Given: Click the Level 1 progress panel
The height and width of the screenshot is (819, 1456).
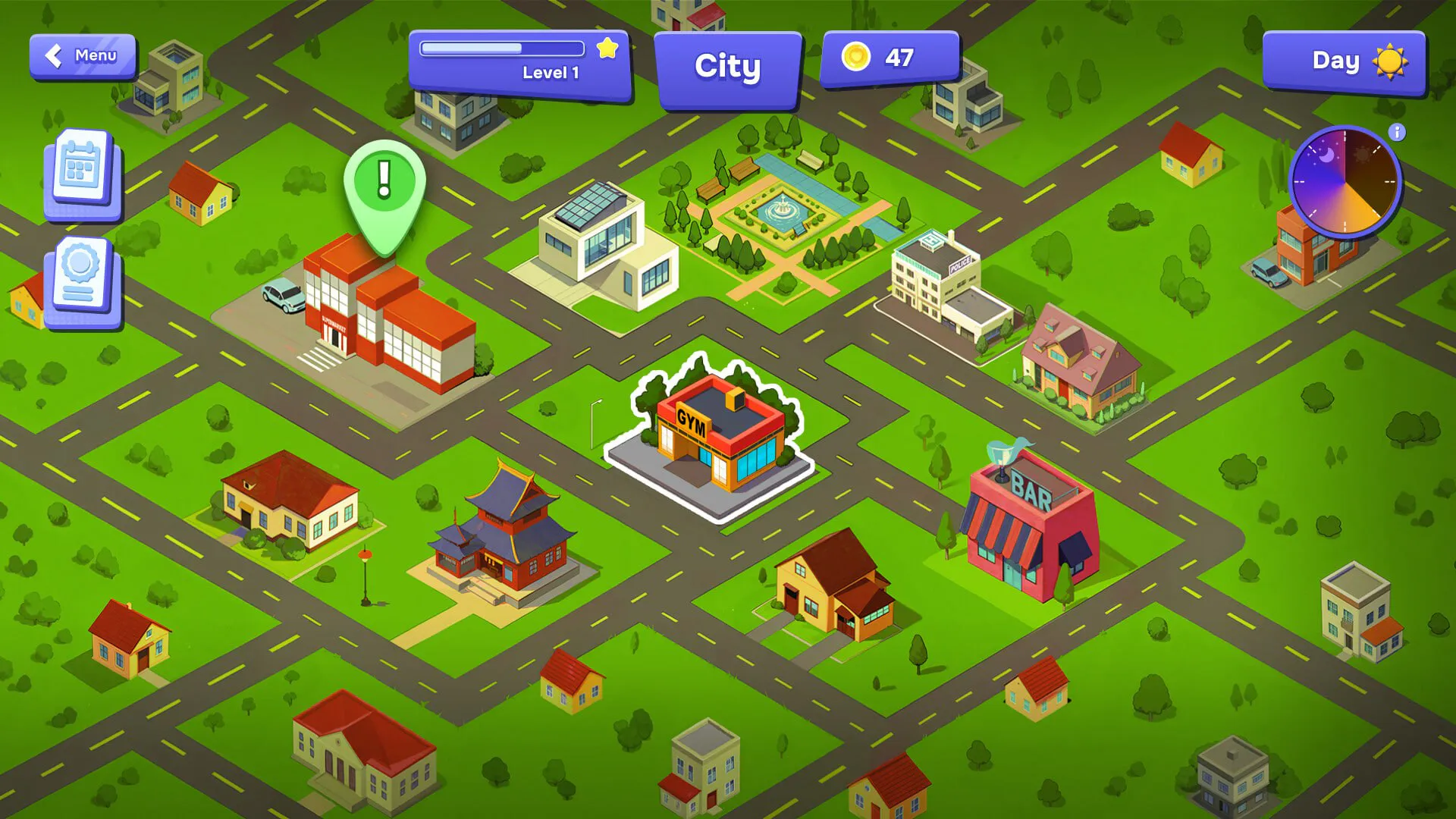Looking at the screenshot, I should [519, 64].
